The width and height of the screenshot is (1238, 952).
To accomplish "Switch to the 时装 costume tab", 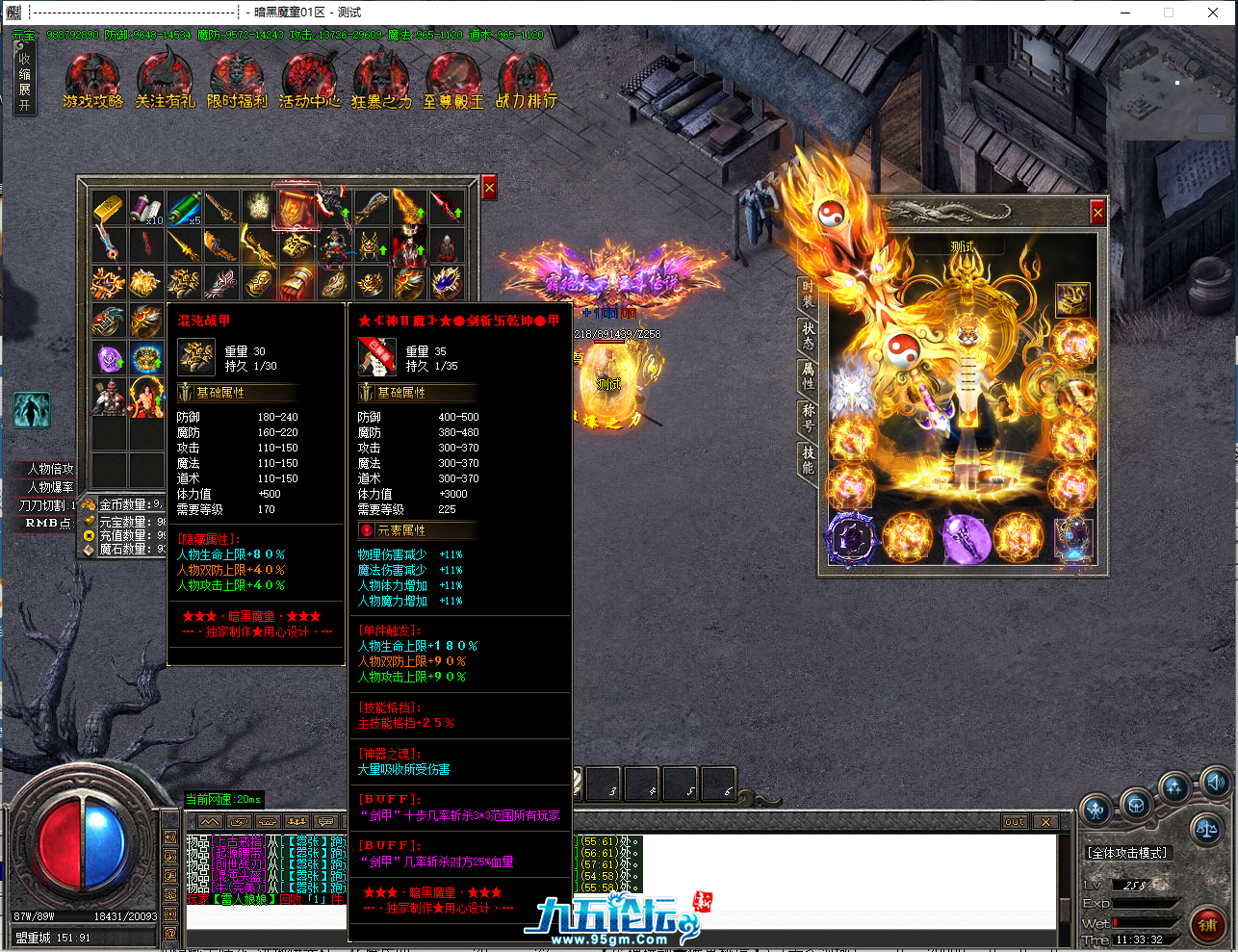I will coord(808,294).
